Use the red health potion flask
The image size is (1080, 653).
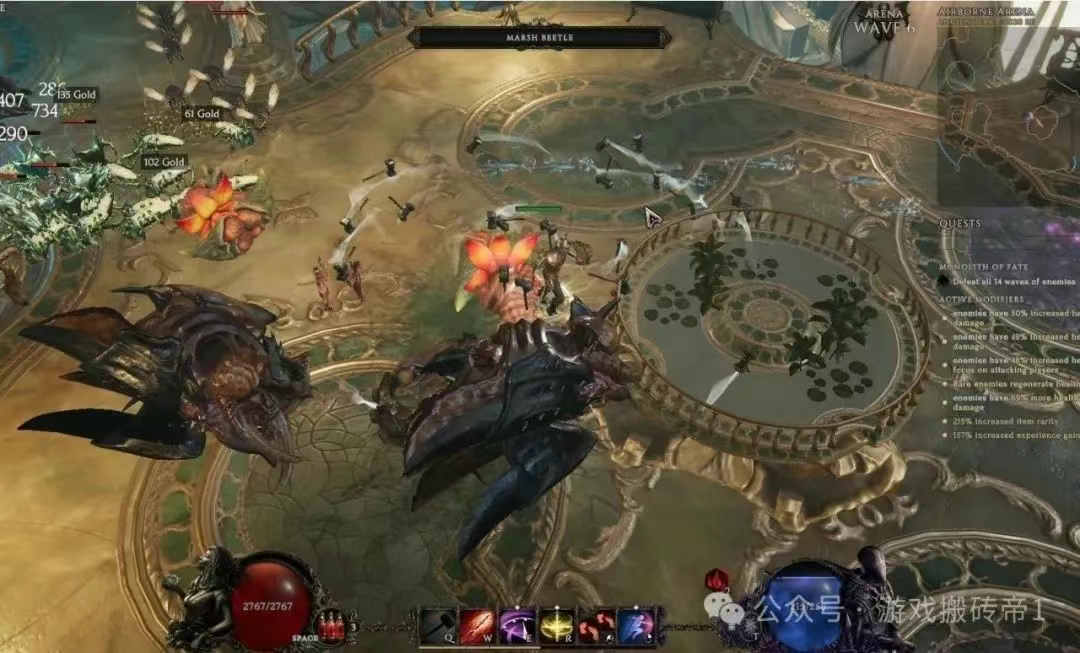(x=330, y=626)
